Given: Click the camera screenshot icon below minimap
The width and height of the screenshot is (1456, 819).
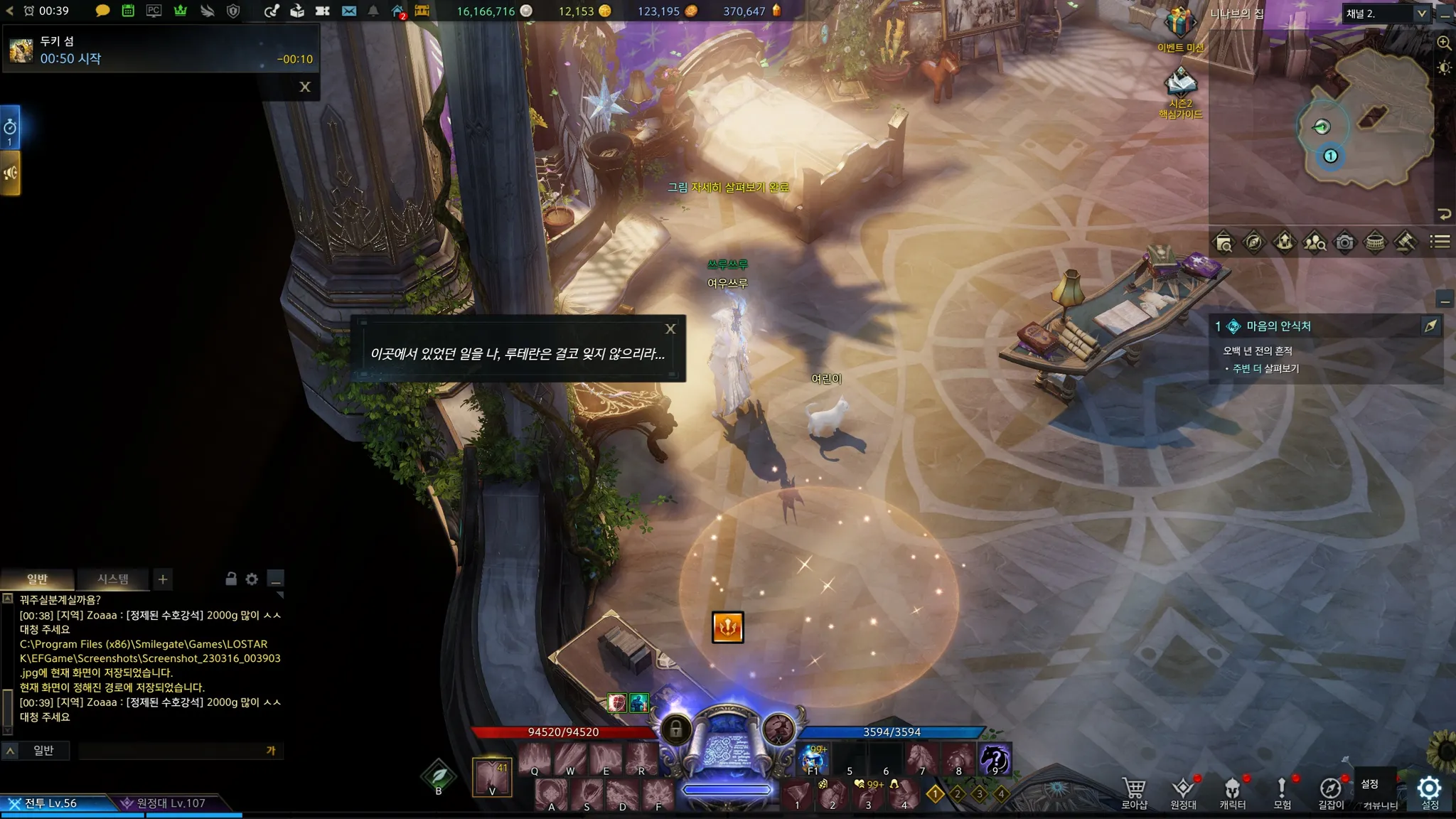Looking at the screenshot, I should 1344,242.
